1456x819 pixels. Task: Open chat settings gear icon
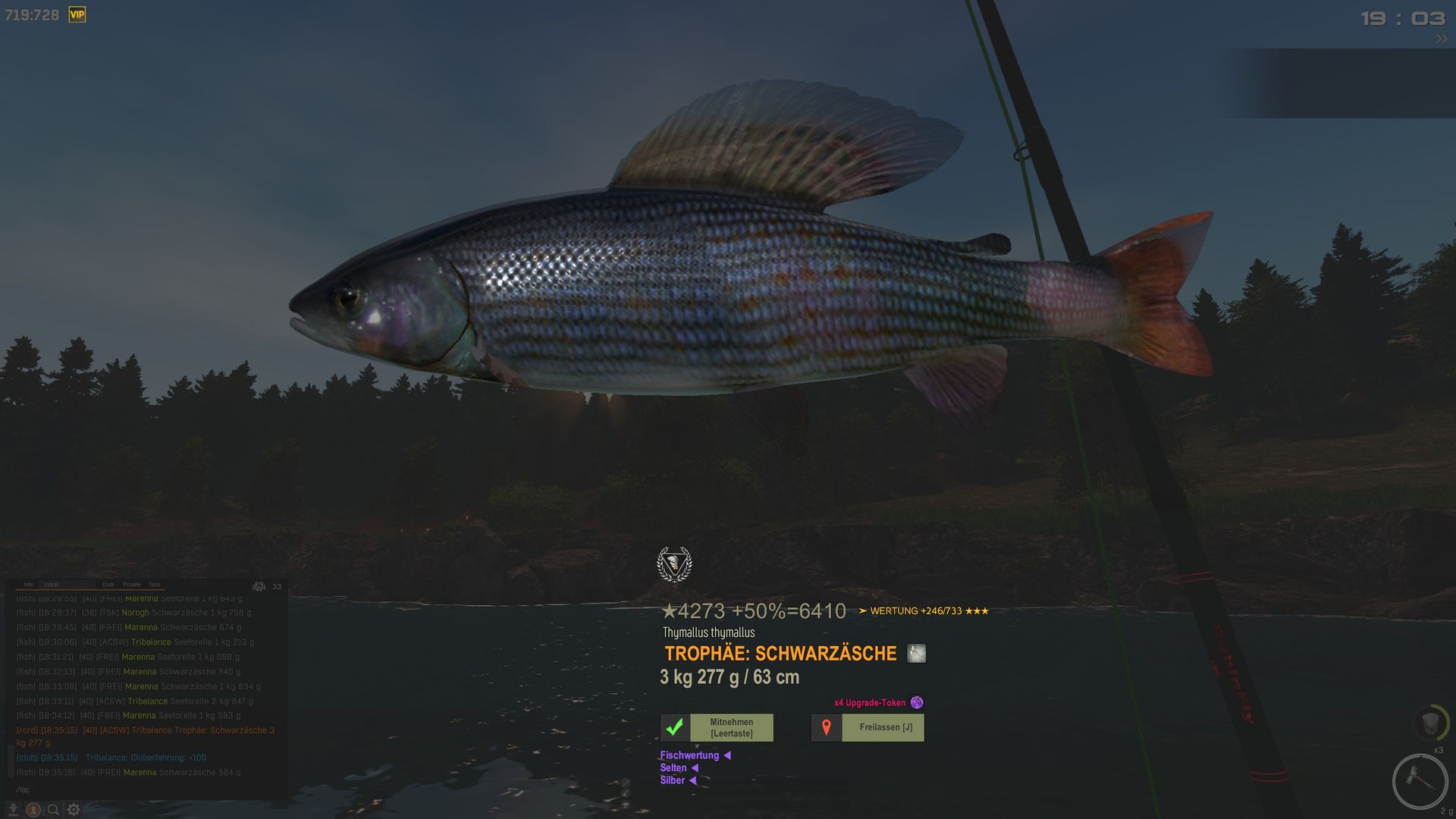coord(74,810)
